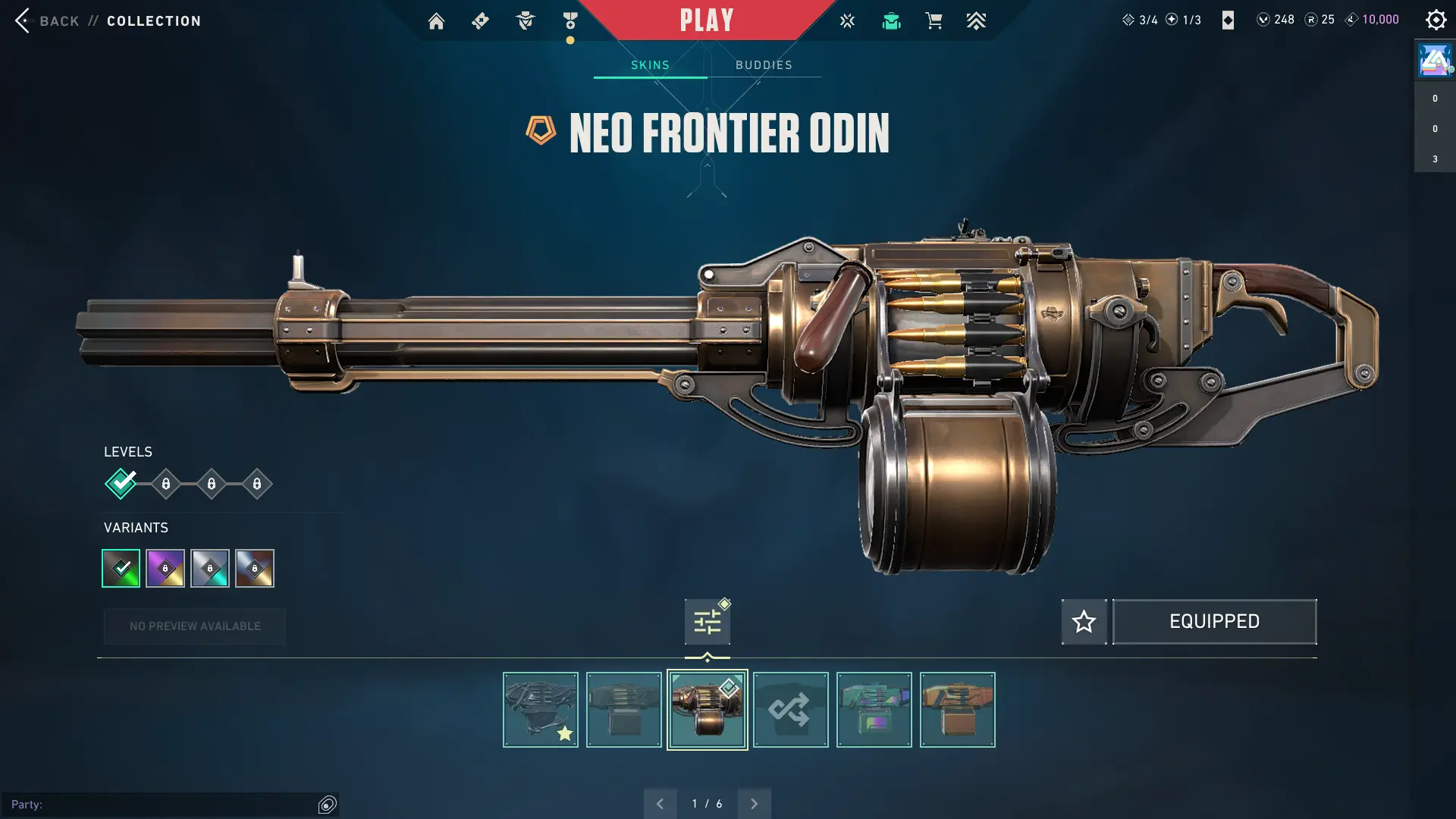Viewport: 1456px width, 819px height.
Task: Open the settings gear icon
Action: click(x=1436, y=20)
